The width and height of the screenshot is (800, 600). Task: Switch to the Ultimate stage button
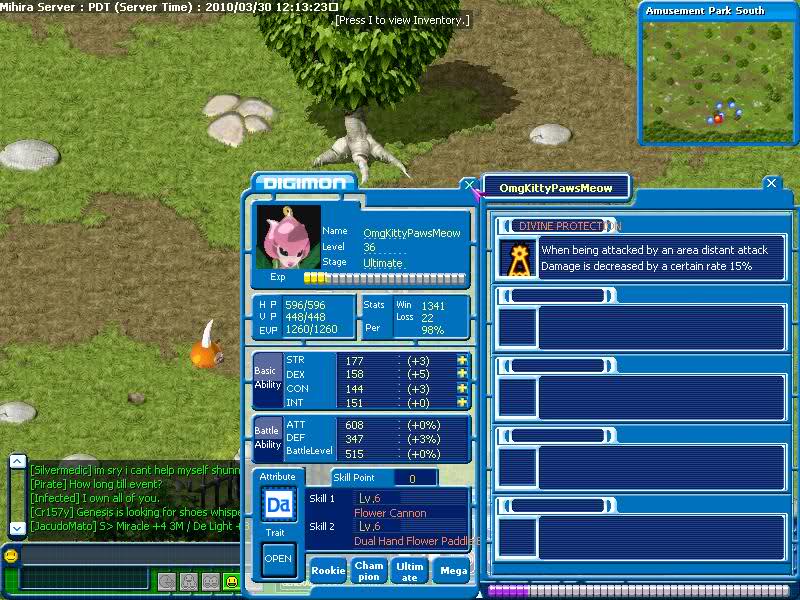click(x=410, y=571)
